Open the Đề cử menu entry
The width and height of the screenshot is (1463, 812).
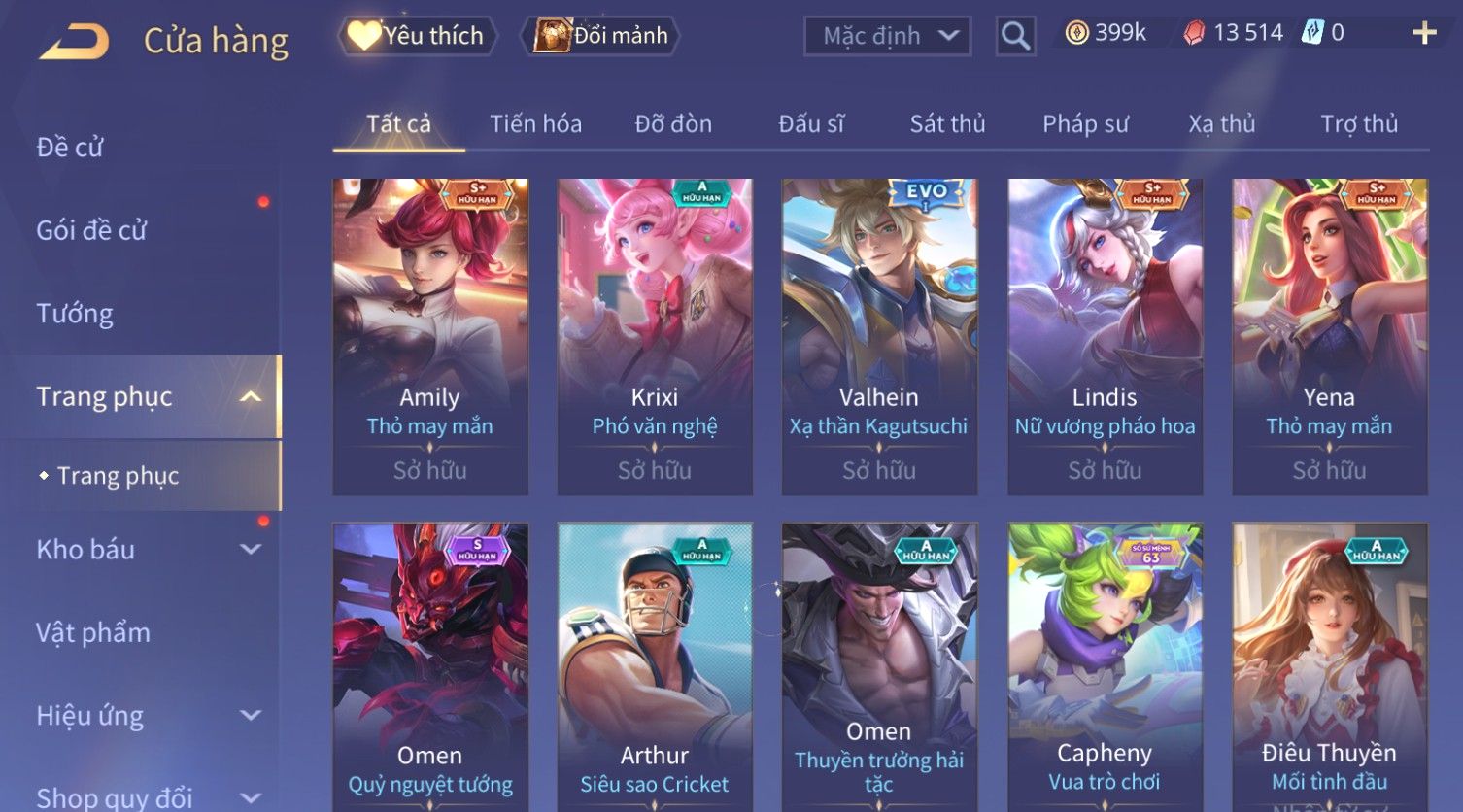tap(70, 147)
